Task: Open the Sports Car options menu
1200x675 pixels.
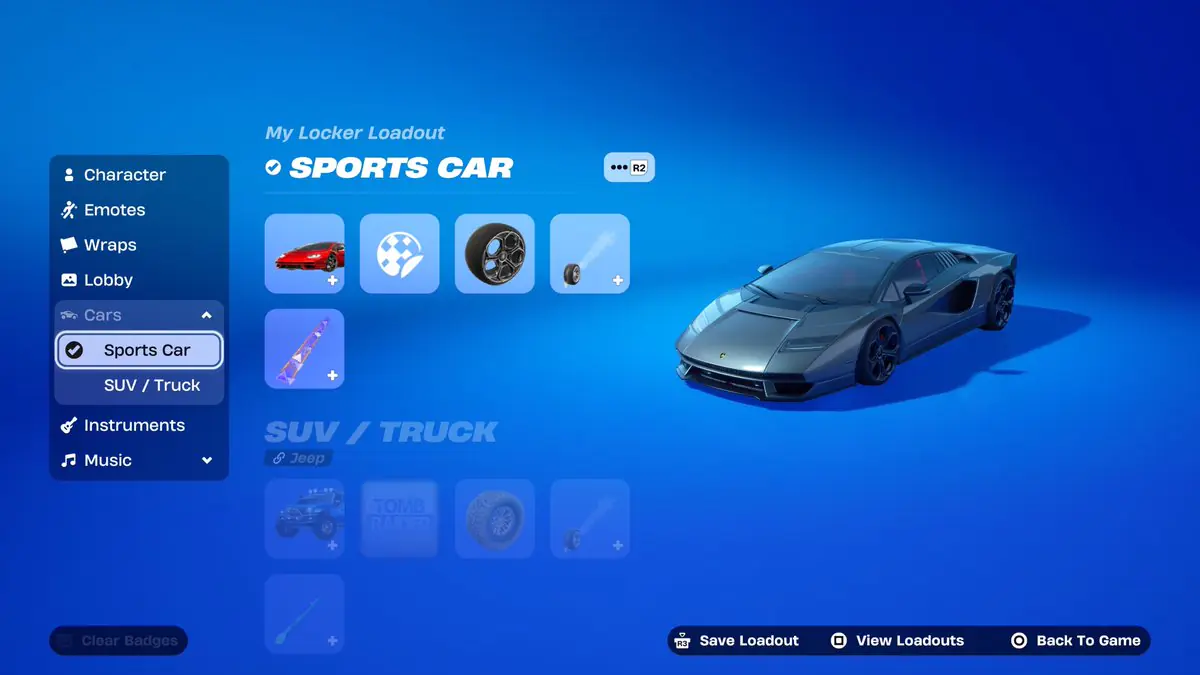Action: pyautogui.click(x=628, y=167)
